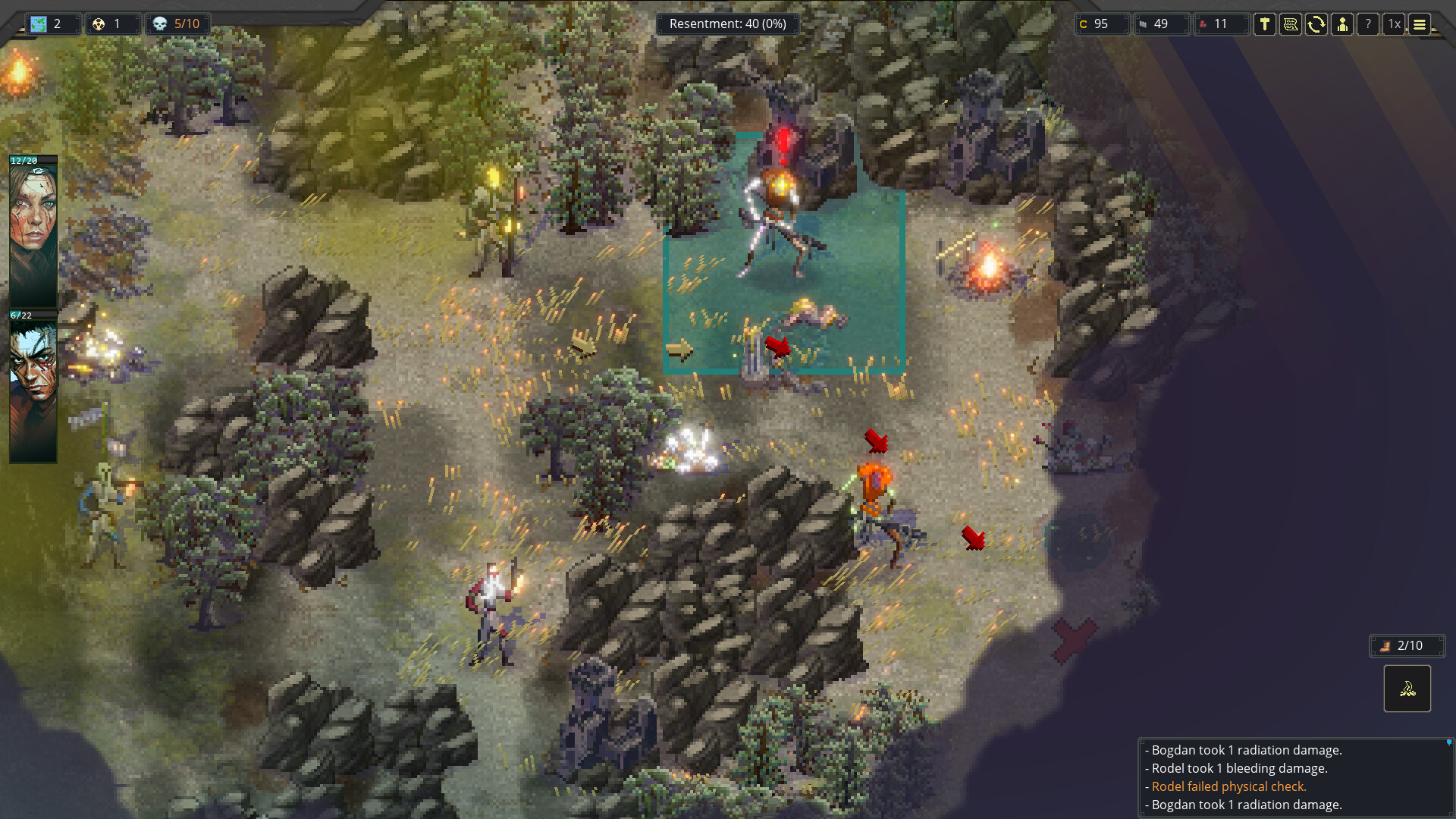The height and width of the screenshot is (819, 1456).
Task: Toggle the 1x game speed control
Action: point(1394,24)
